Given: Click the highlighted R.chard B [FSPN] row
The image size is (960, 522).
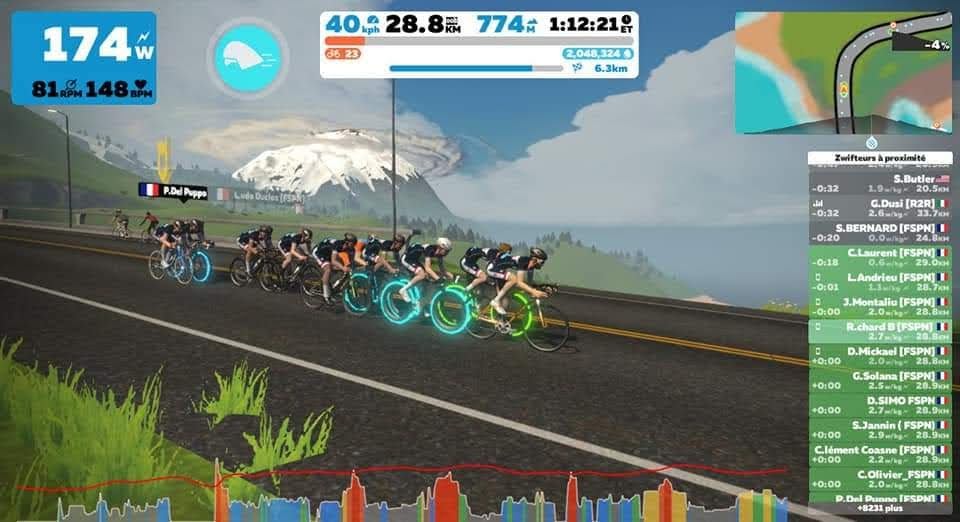Looking at the screenshot, I should tap(879, 331).
